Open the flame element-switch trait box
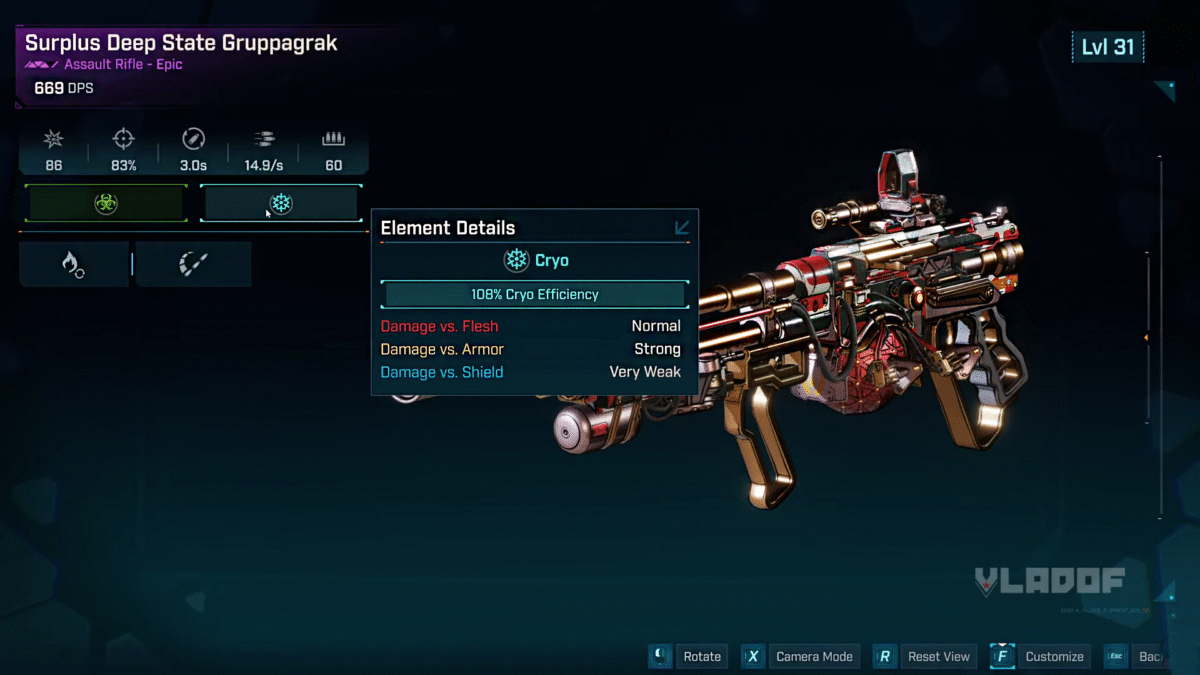The width and height of the screenshot is (1200, 675). [x=73, y=264]
